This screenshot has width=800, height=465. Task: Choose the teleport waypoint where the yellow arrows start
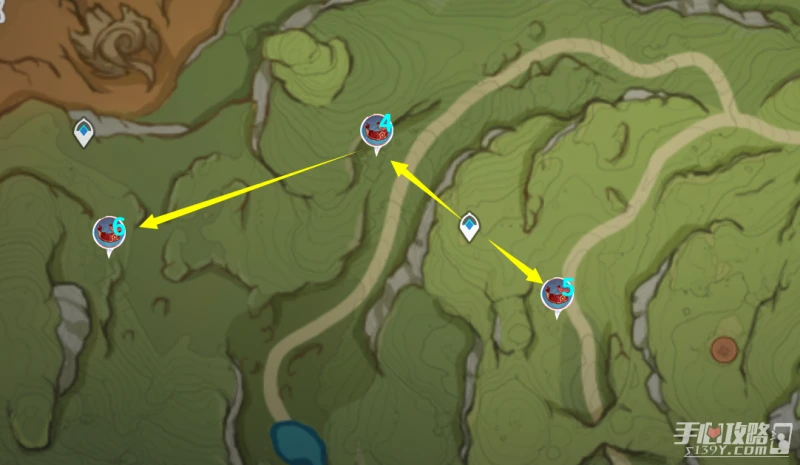pyautogui.click(x=469, y=226)
